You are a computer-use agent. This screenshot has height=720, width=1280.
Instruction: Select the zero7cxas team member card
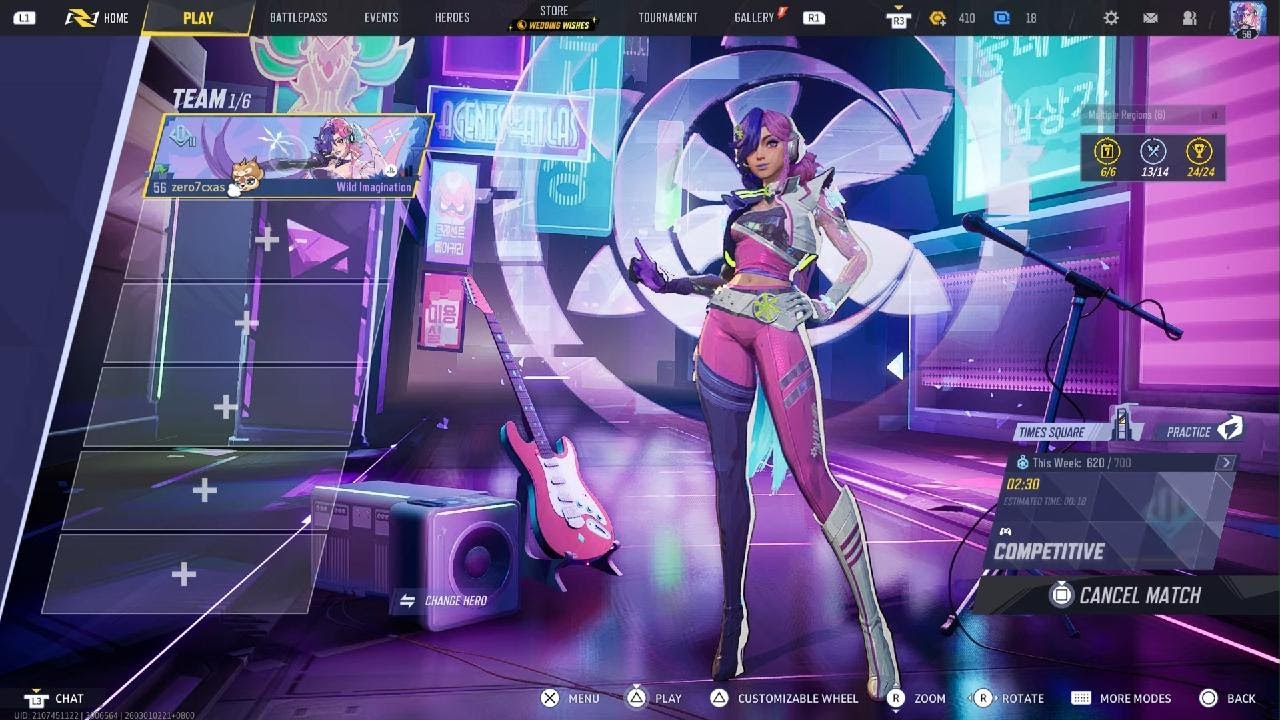pyautogui.click(x=289, y=155)
